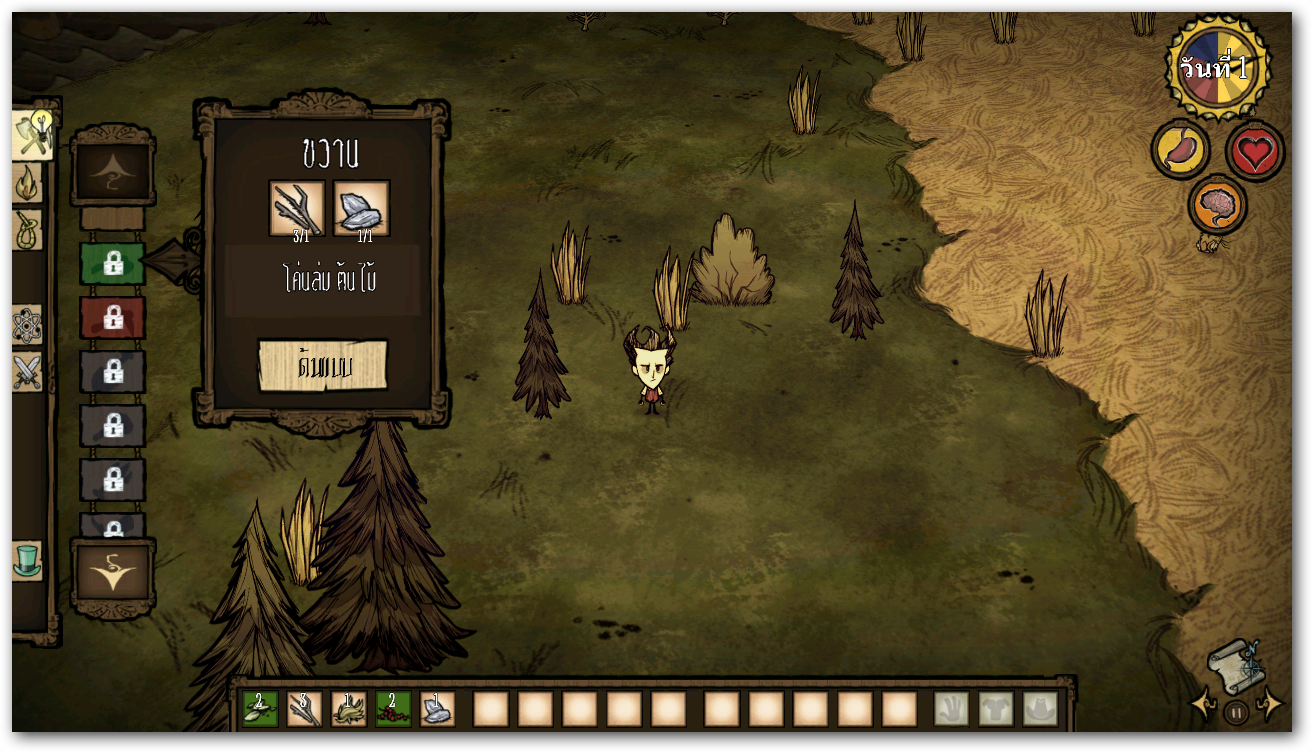Click the twigs ingredient in the axe recipe

click(x=297, y=208)
